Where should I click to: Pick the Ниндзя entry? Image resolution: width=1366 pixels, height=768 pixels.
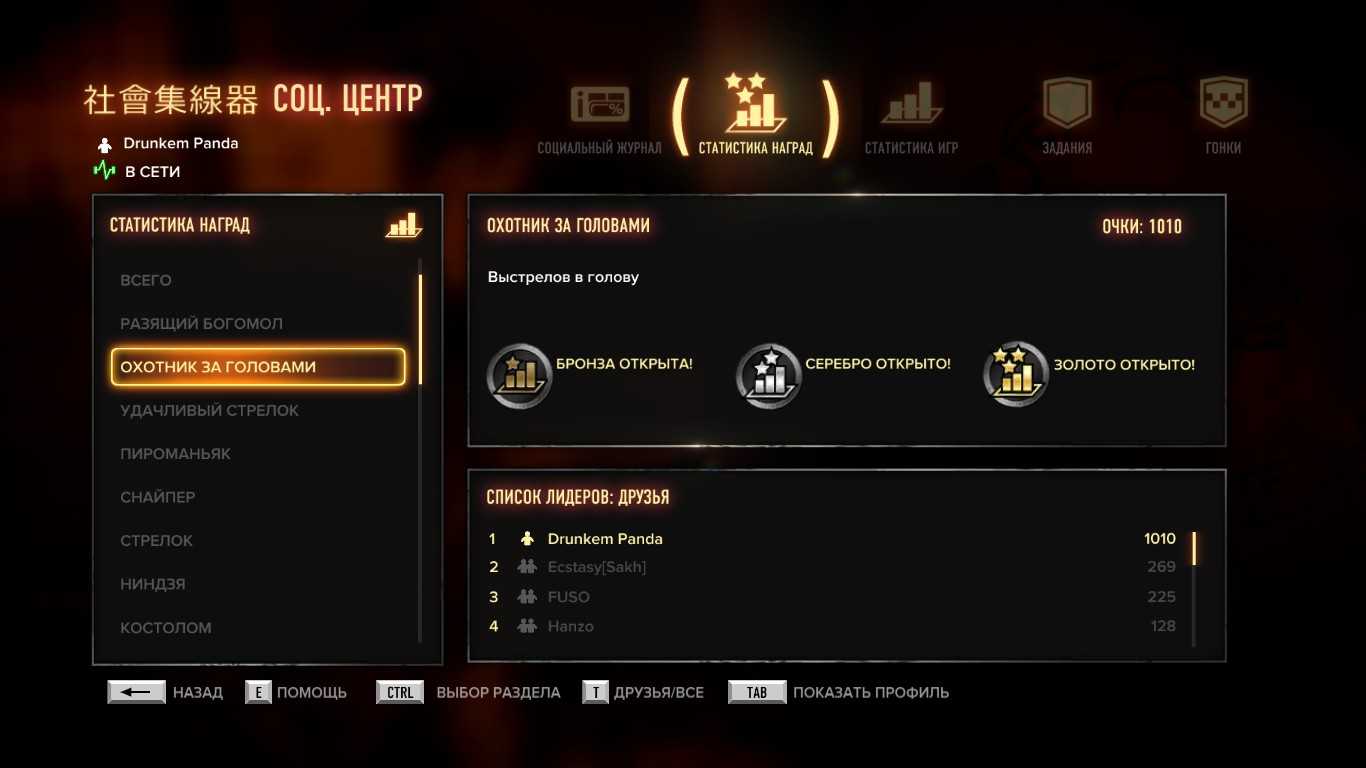click(152, 584)
